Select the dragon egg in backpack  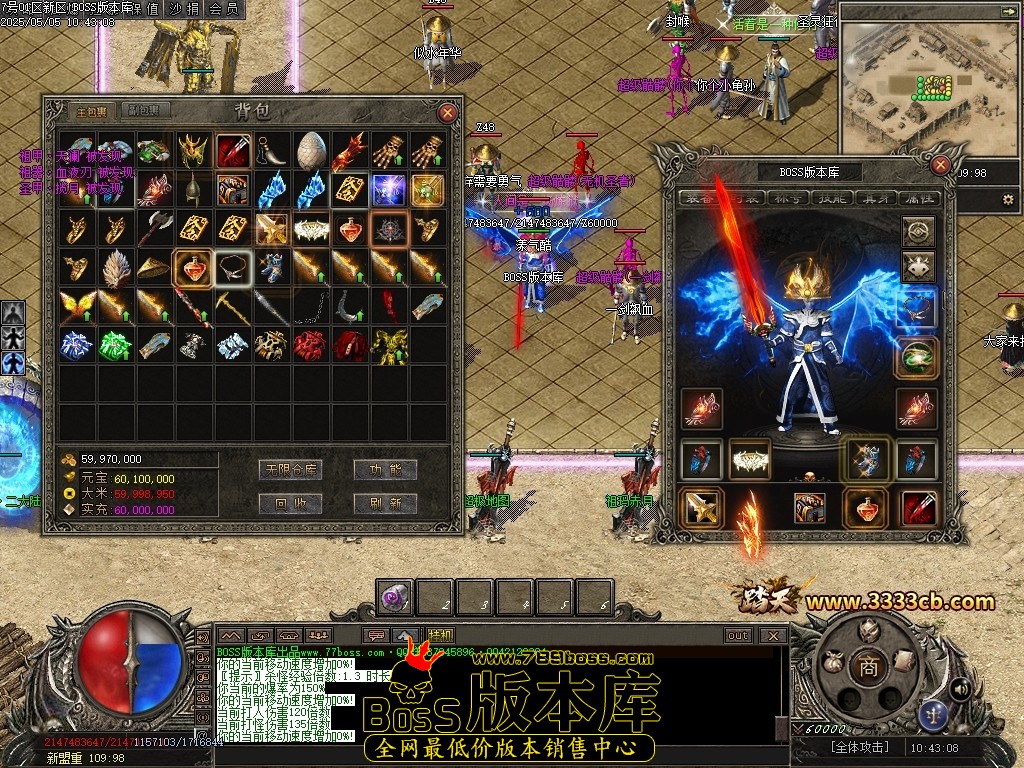click(311, 150)
